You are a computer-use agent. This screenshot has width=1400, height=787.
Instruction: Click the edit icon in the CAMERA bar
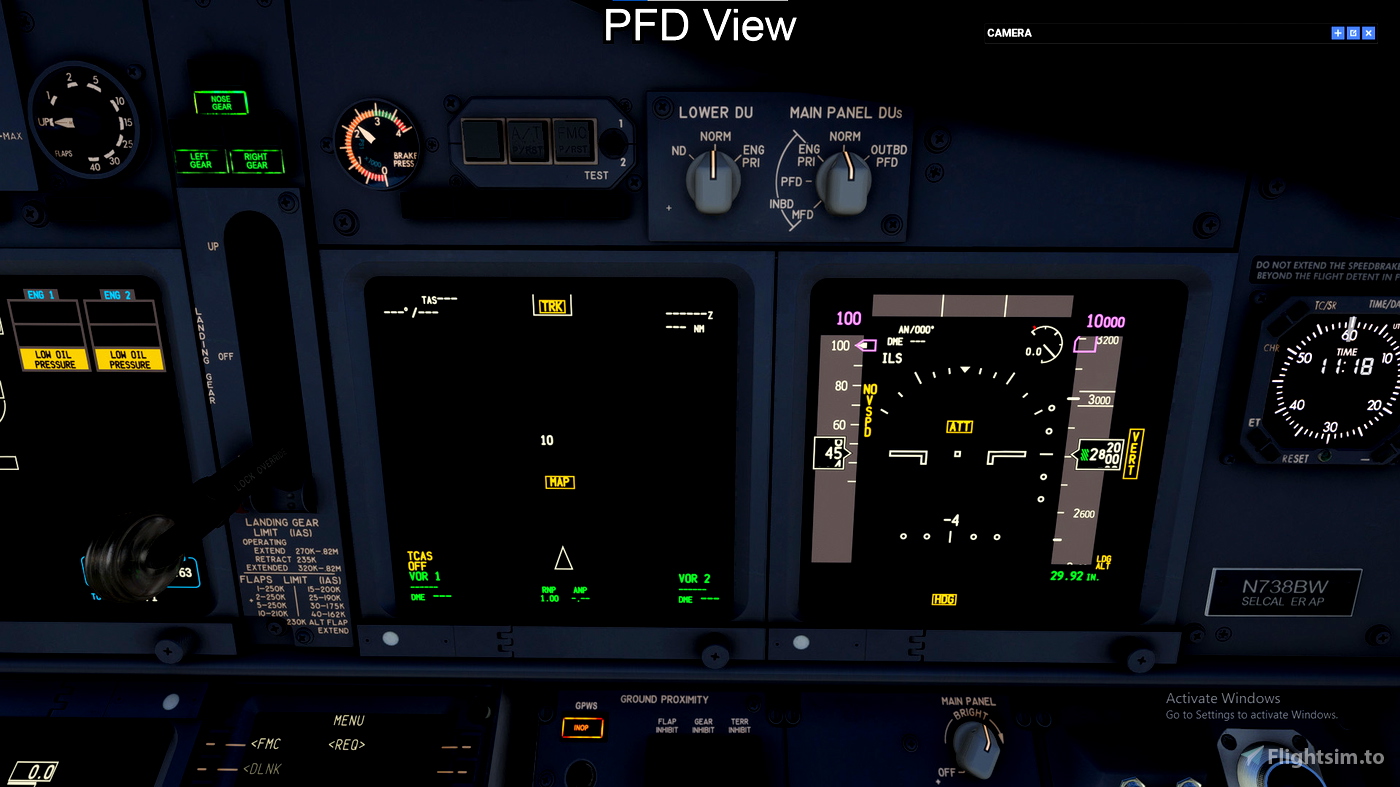[1353, 33]
